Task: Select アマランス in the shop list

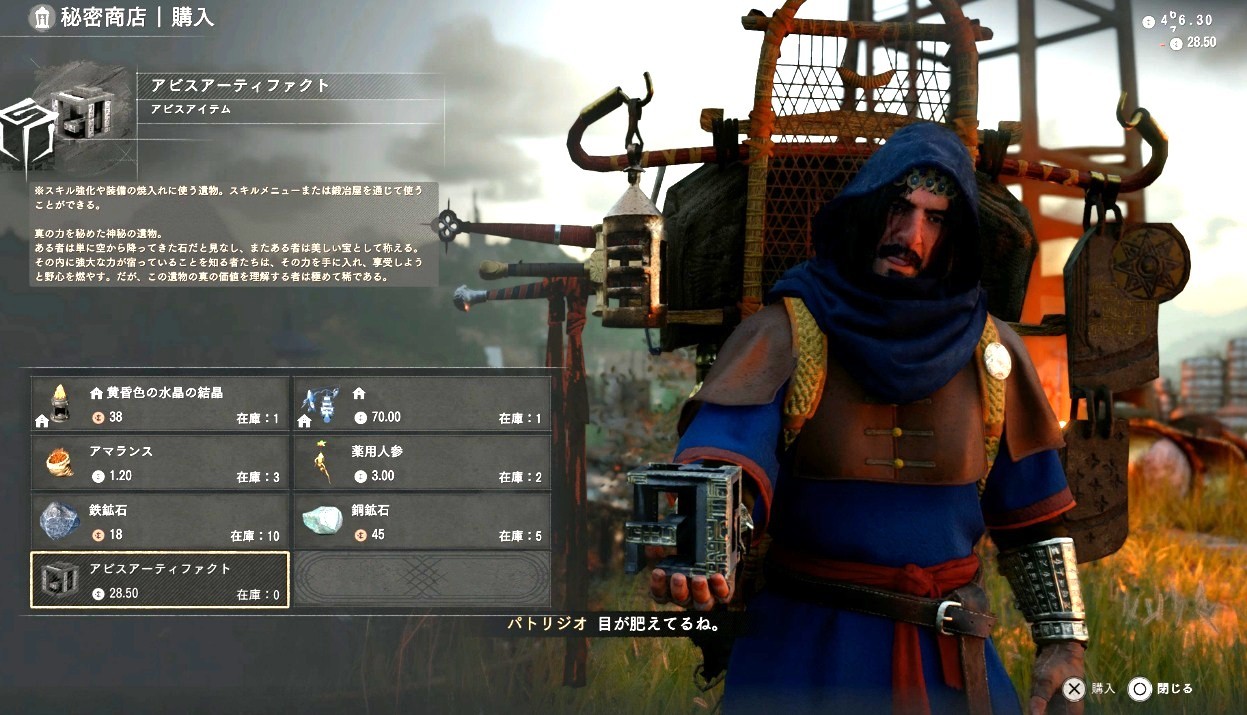Action: tap(160, 463)
